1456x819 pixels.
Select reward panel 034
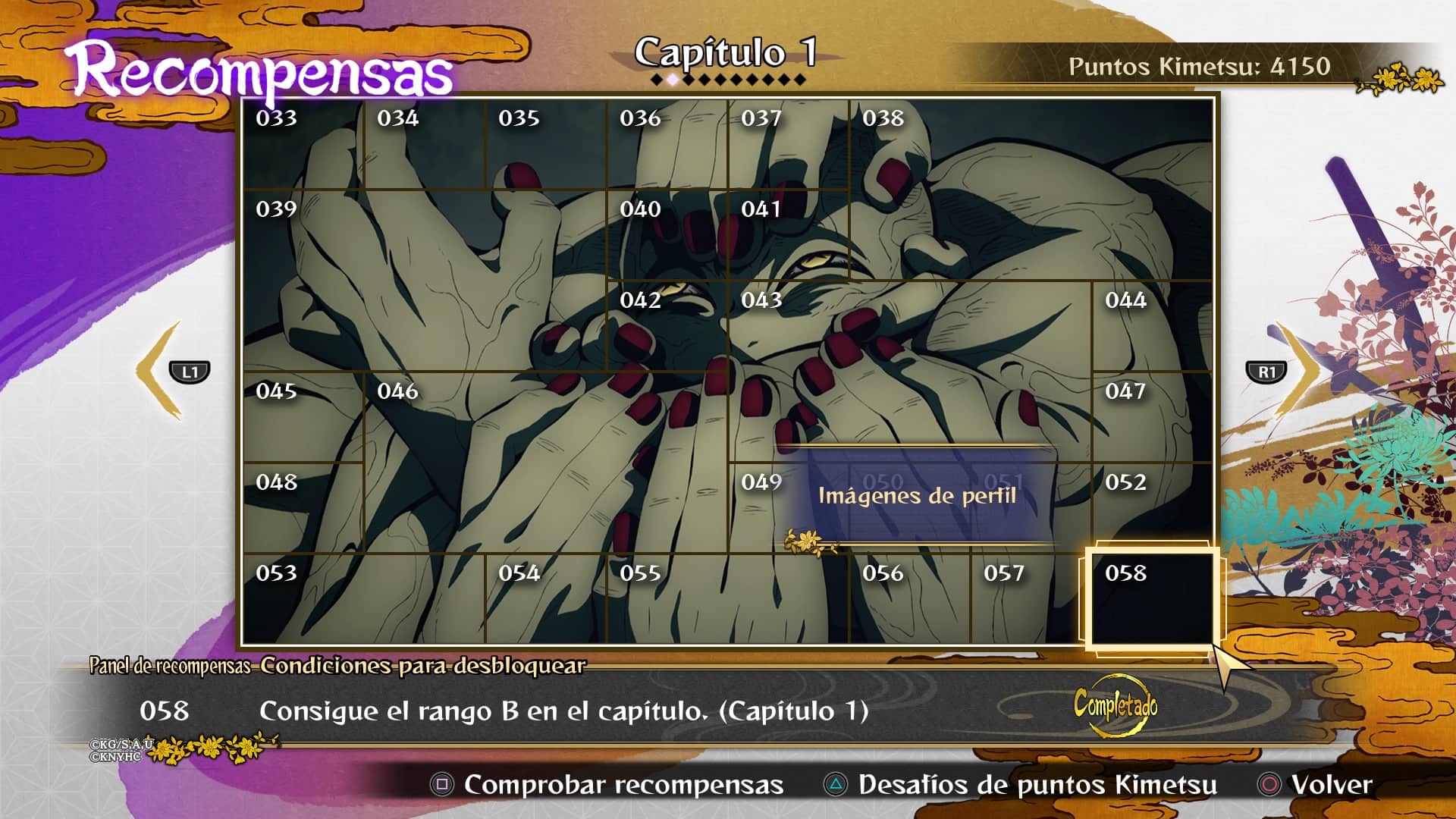pyautogui.click(x=424, y=144)
